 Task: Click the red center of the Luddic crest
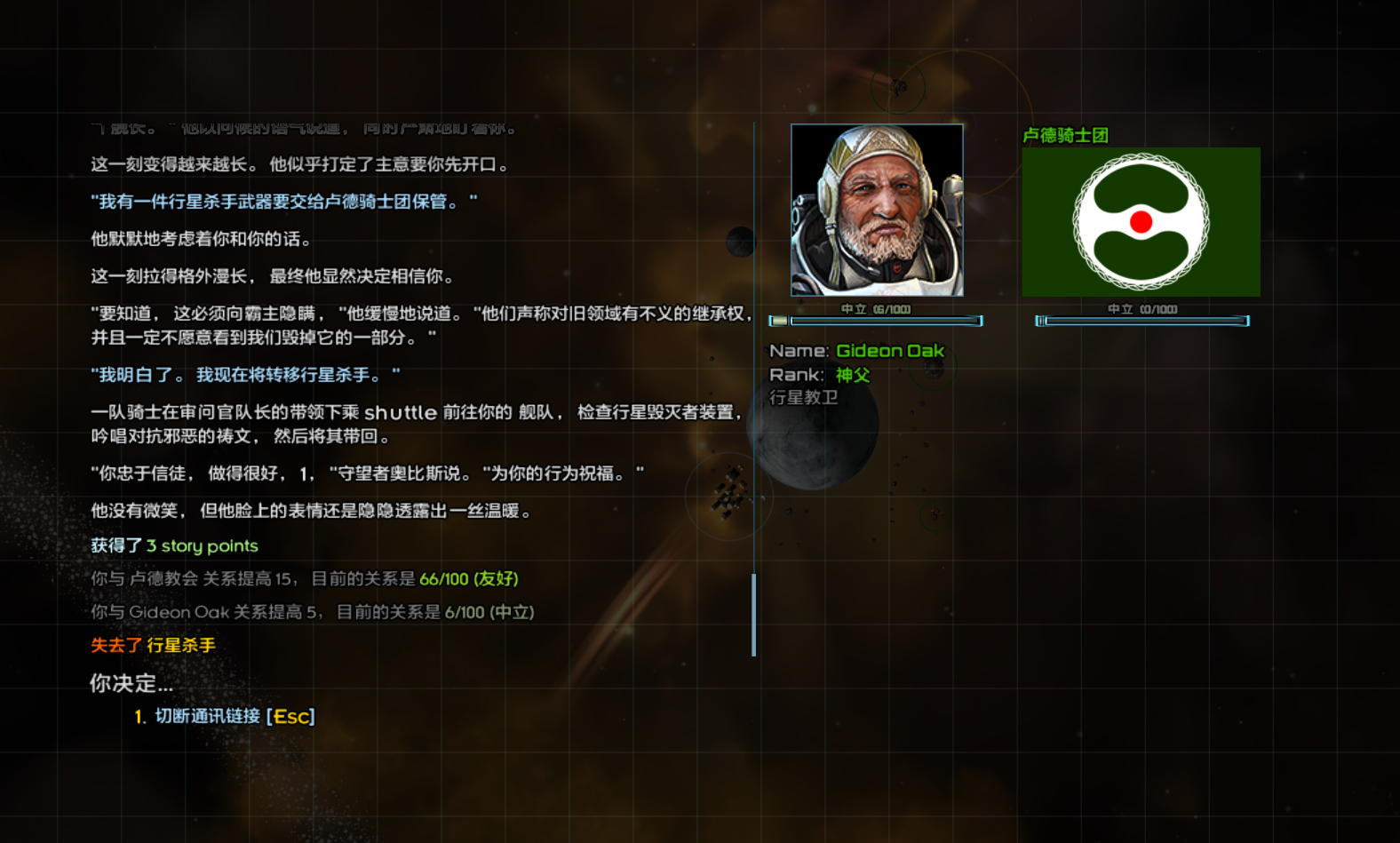[x=1141, y=222]
